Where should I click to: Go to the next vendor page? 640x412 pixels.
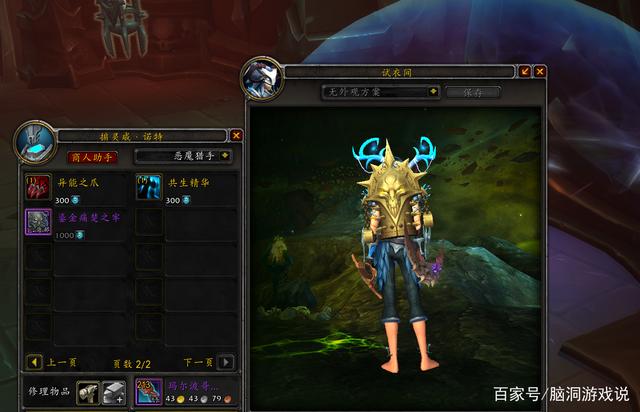[226, 362]
